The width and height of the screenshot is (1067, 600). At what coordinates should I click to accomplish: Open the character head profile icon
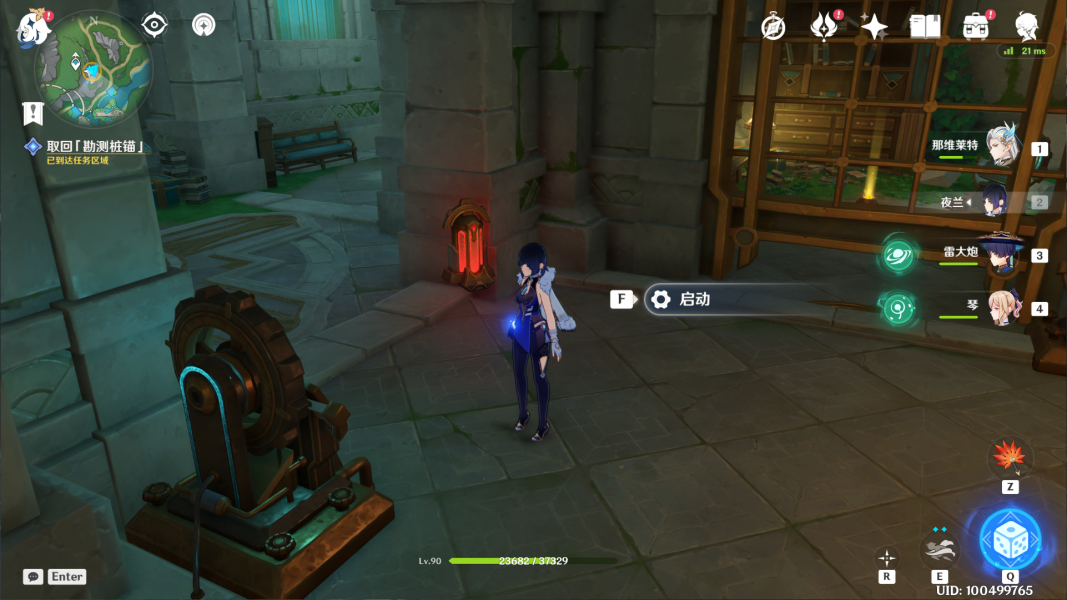(1026, 27)
